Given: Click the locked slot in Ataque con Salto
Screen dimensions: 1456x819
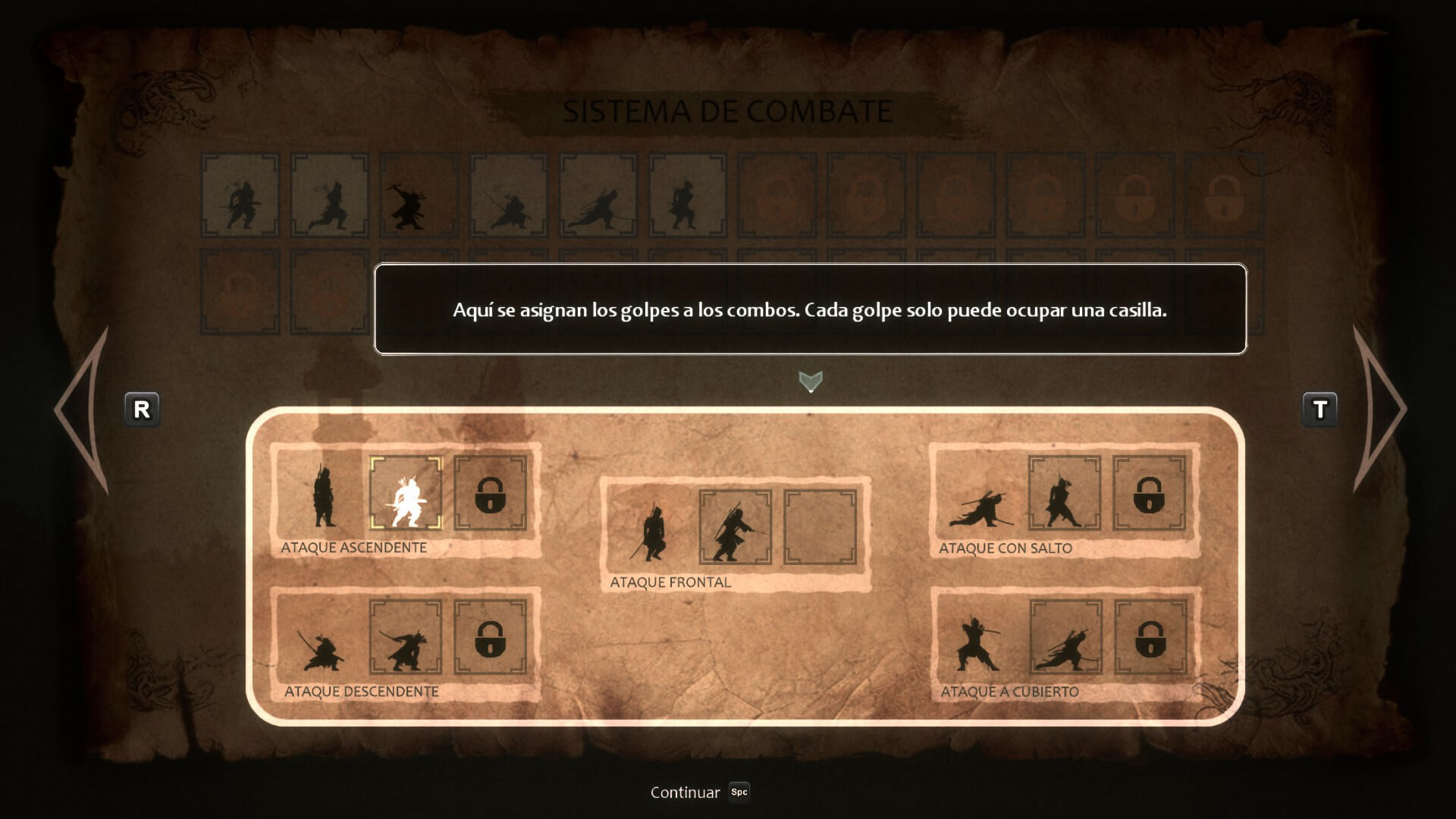Looking at the screenshot, I should [1149, 493].
